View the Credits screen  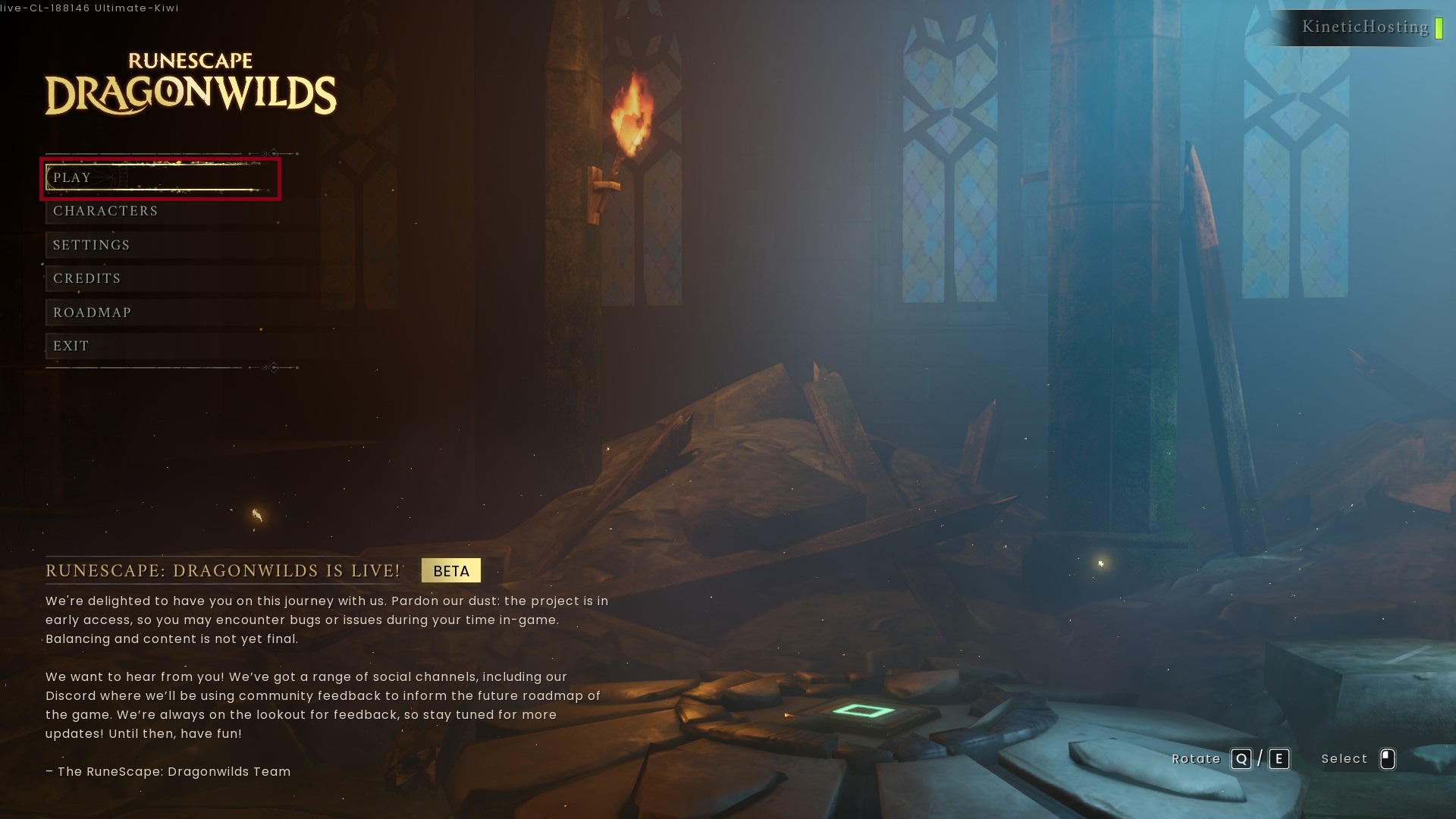pos(87,279)
